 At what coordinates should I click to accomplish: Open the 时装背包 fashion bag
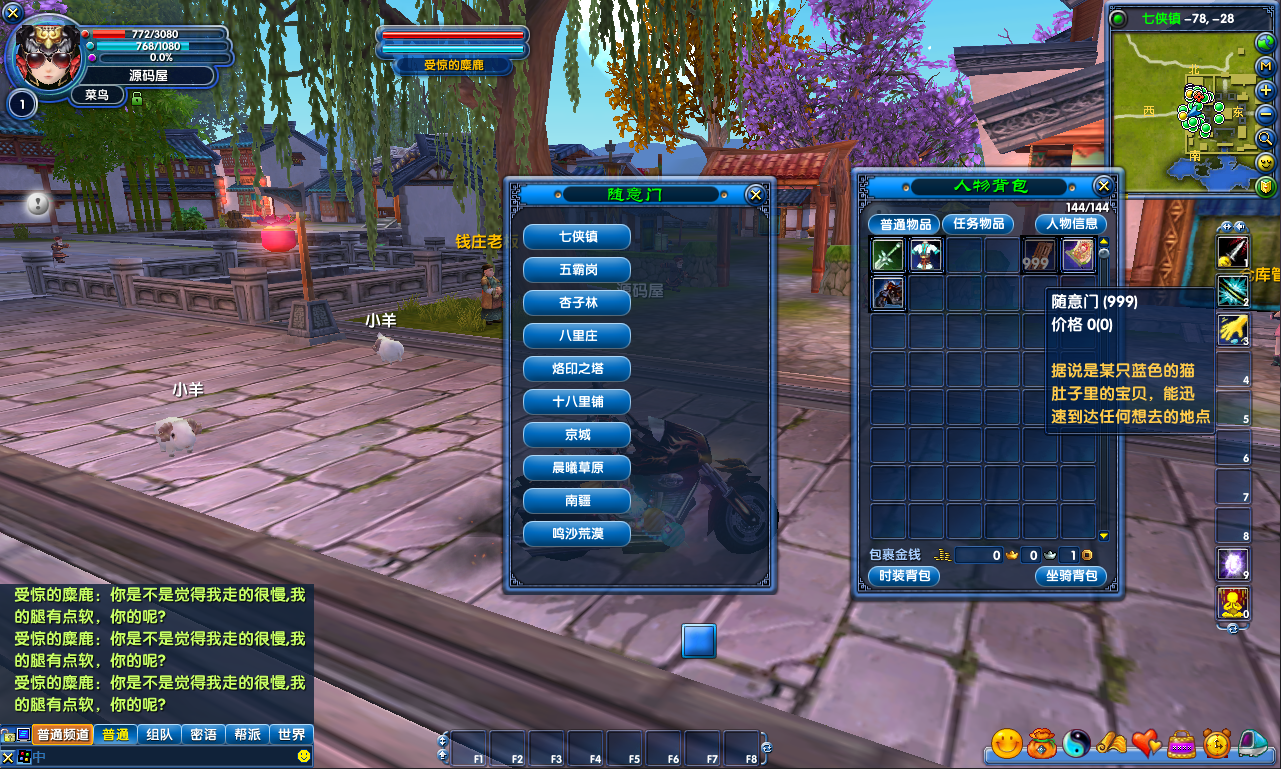(903, 576)
